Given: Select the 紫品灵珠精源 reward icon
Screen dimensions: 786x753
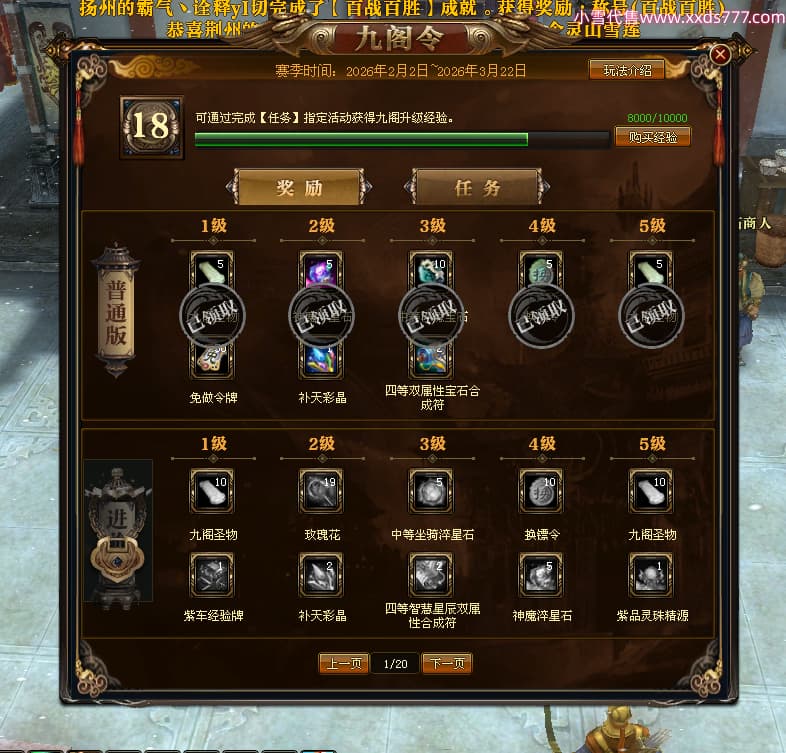Looking at the screenshot, I should tap(651, 574).
